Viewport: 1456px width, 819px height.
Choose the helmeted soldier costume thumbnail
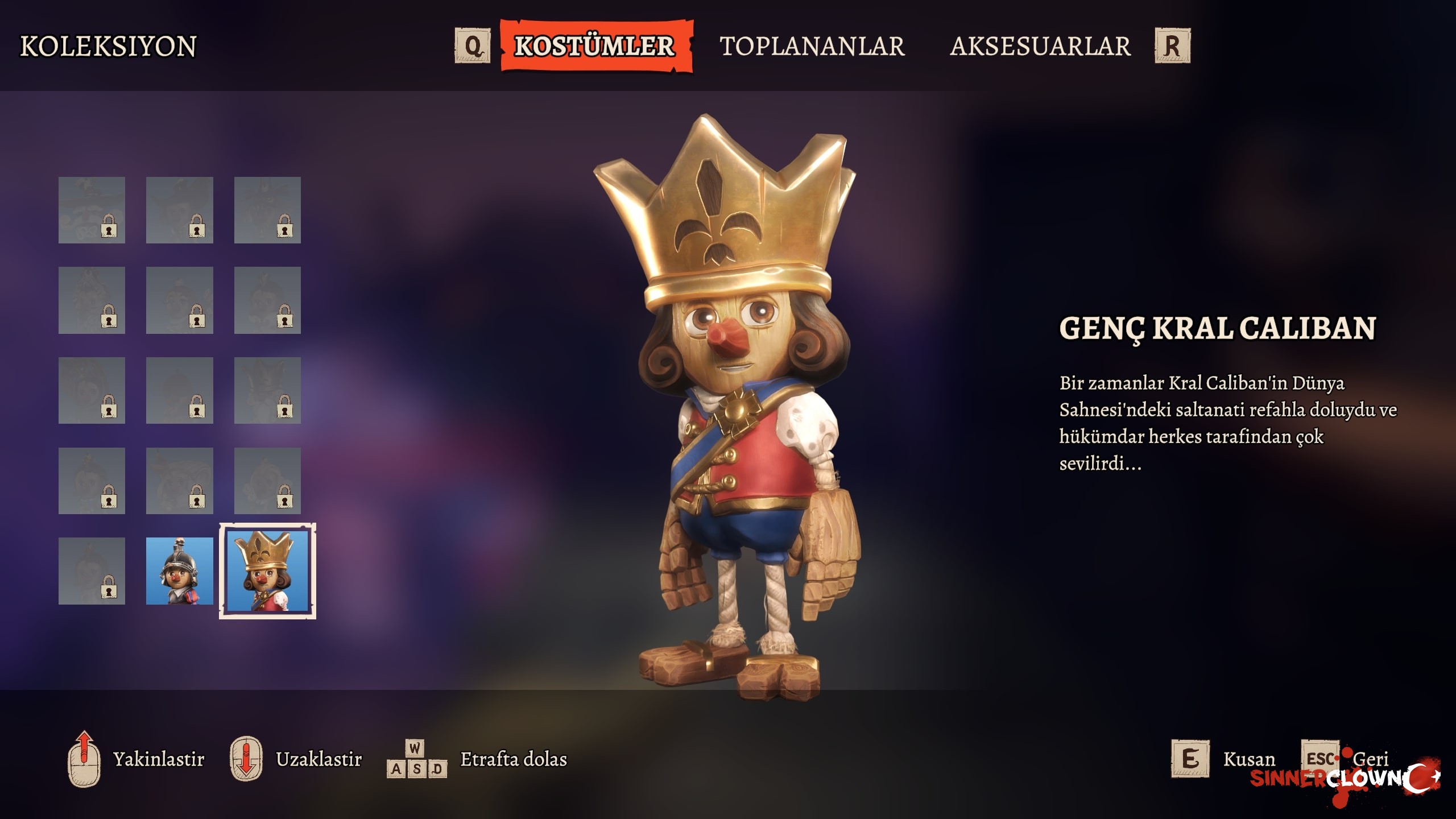(x=179, y=571)
